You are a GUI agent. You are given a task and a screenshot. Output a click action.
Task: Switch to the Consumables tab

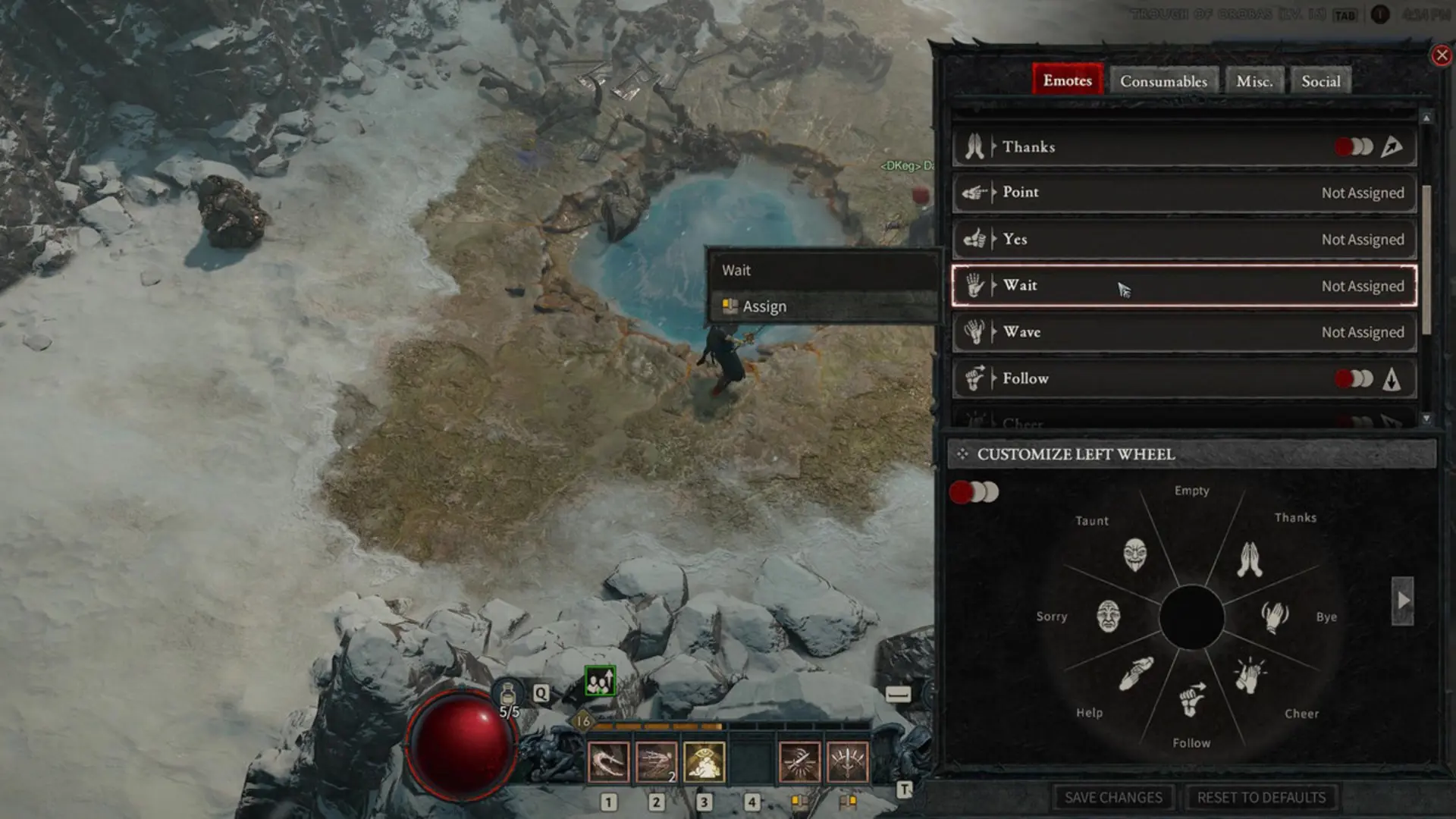coord(1164,80)
